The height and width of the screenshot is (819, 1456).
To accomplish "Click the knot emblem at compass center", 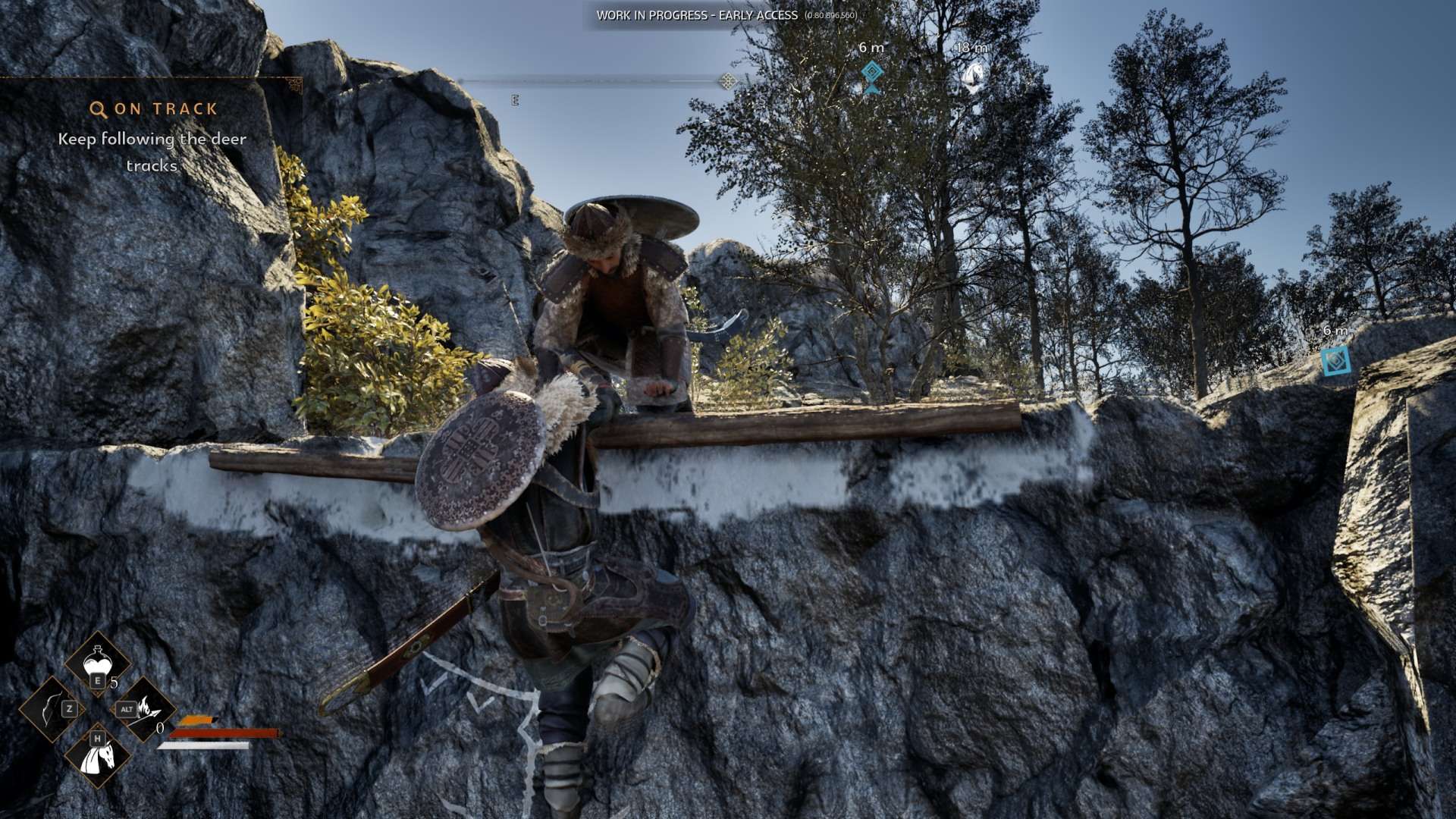I will (727, 81).
